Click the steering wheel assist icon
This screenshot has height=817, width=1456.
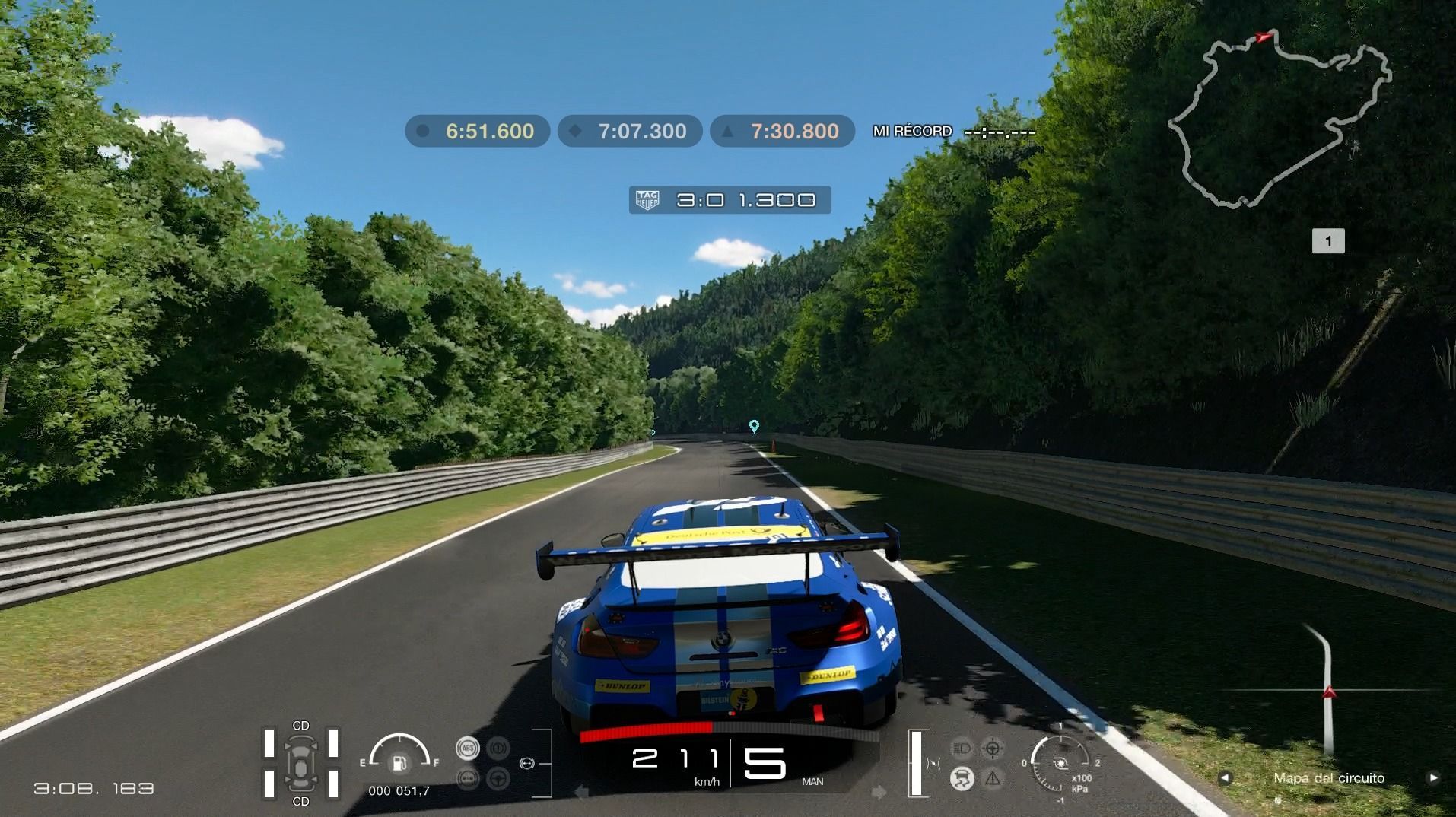point(498,778)
